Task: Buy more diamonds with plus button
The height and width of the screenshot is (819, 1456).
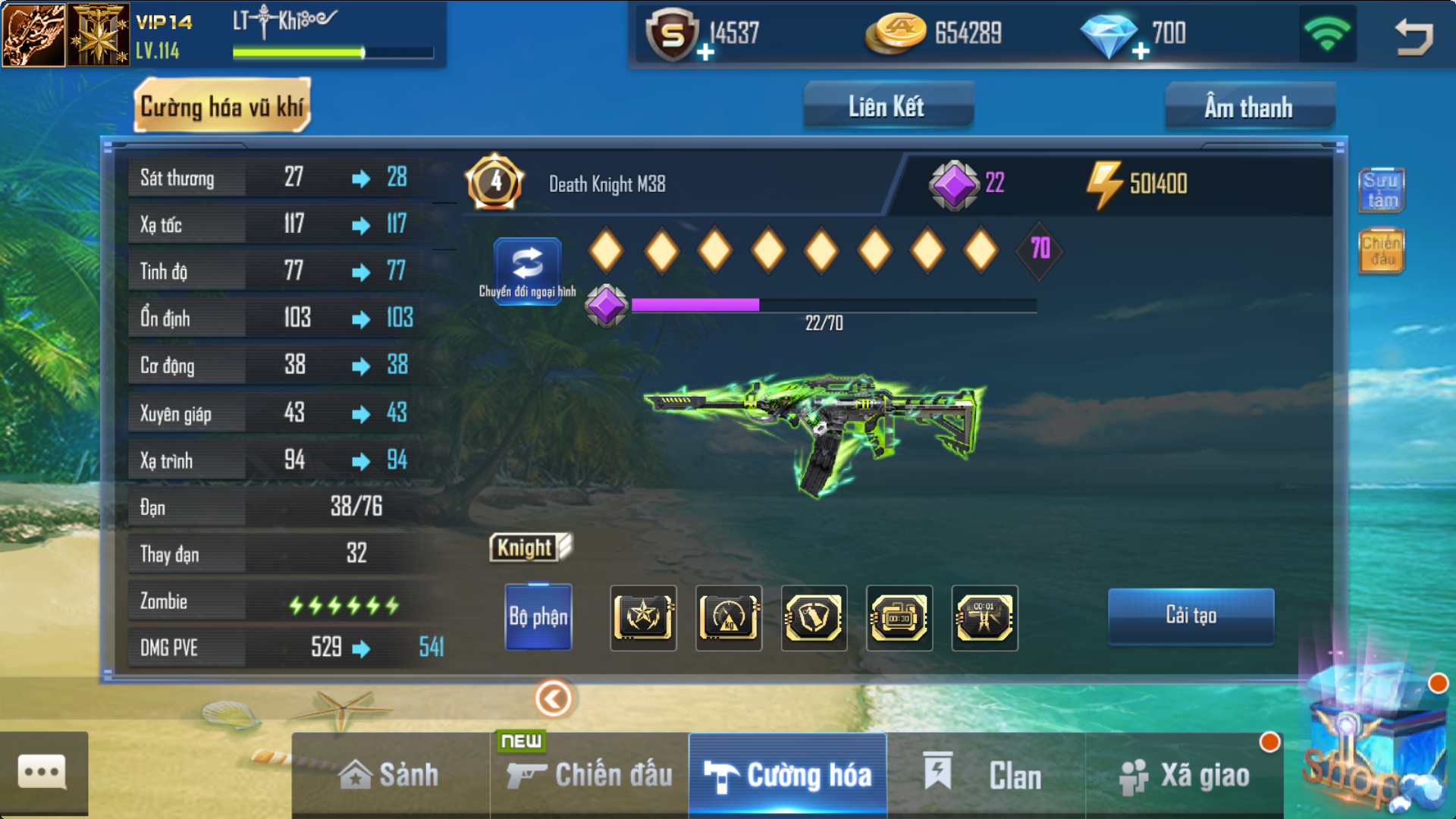Action: pos(1141,52)
